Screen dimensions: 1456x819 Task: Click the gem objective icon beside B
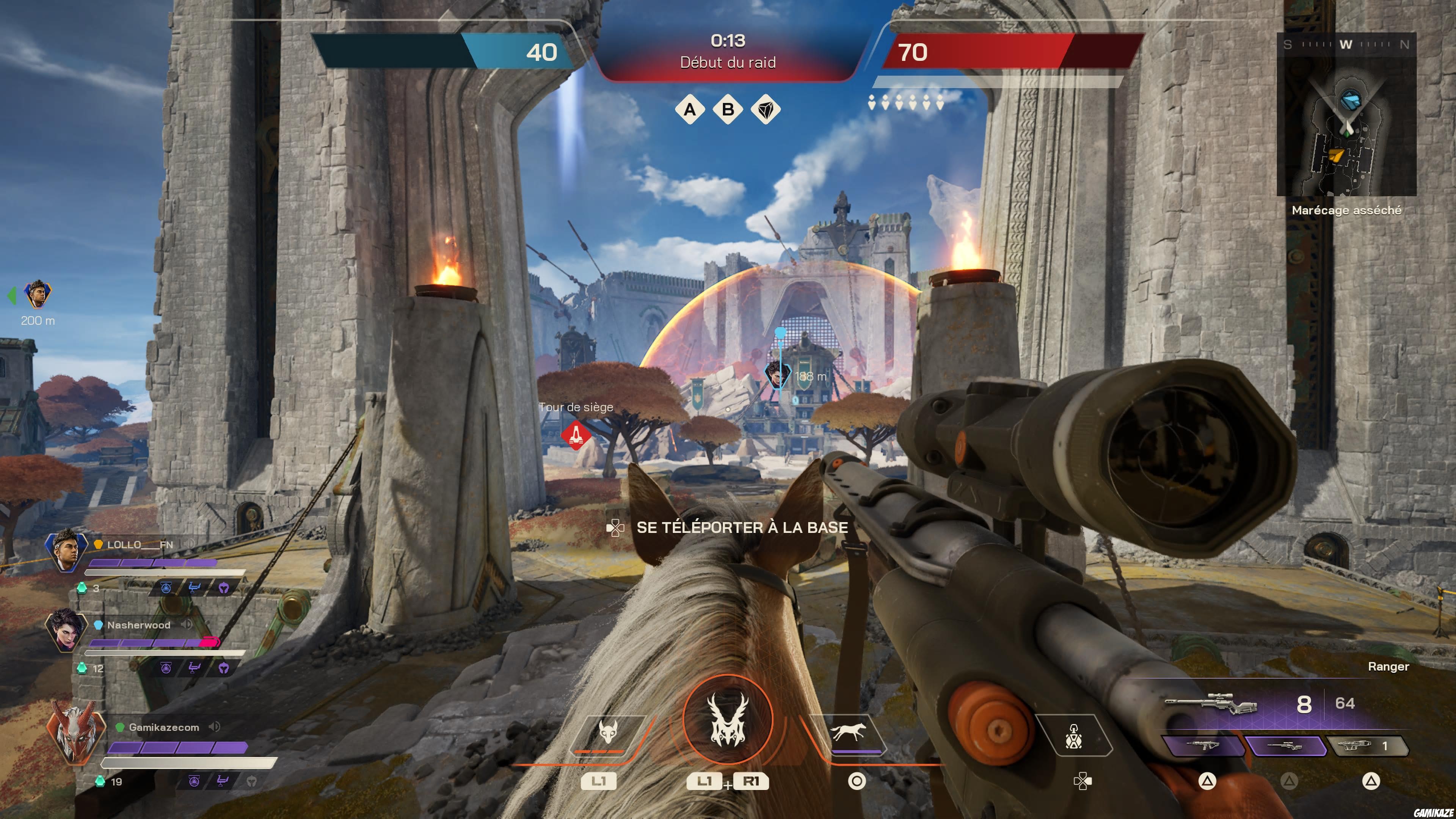766,110
